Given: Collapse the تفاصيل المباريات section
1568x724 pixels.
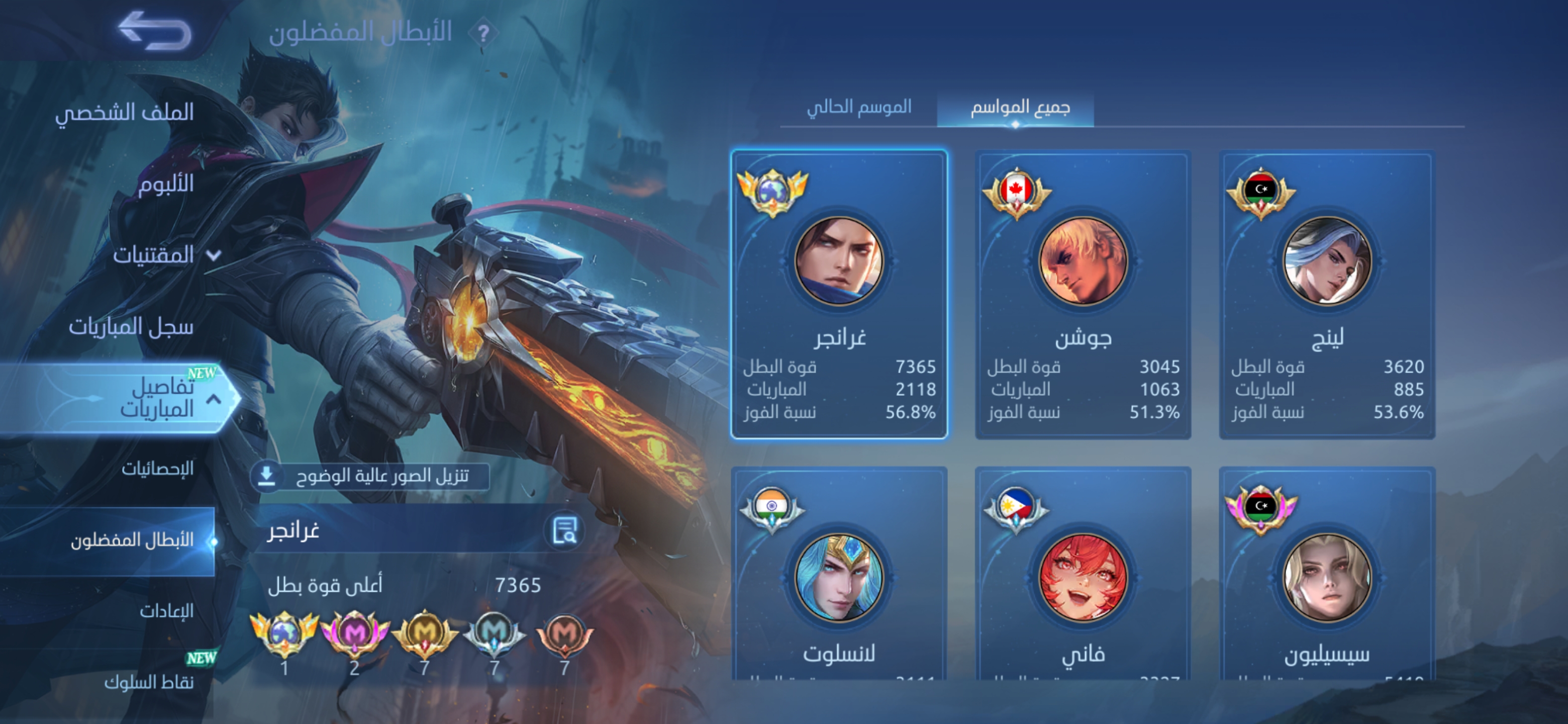Looking at the screenshot, I should pyautogui.click(x=214, y=399).
